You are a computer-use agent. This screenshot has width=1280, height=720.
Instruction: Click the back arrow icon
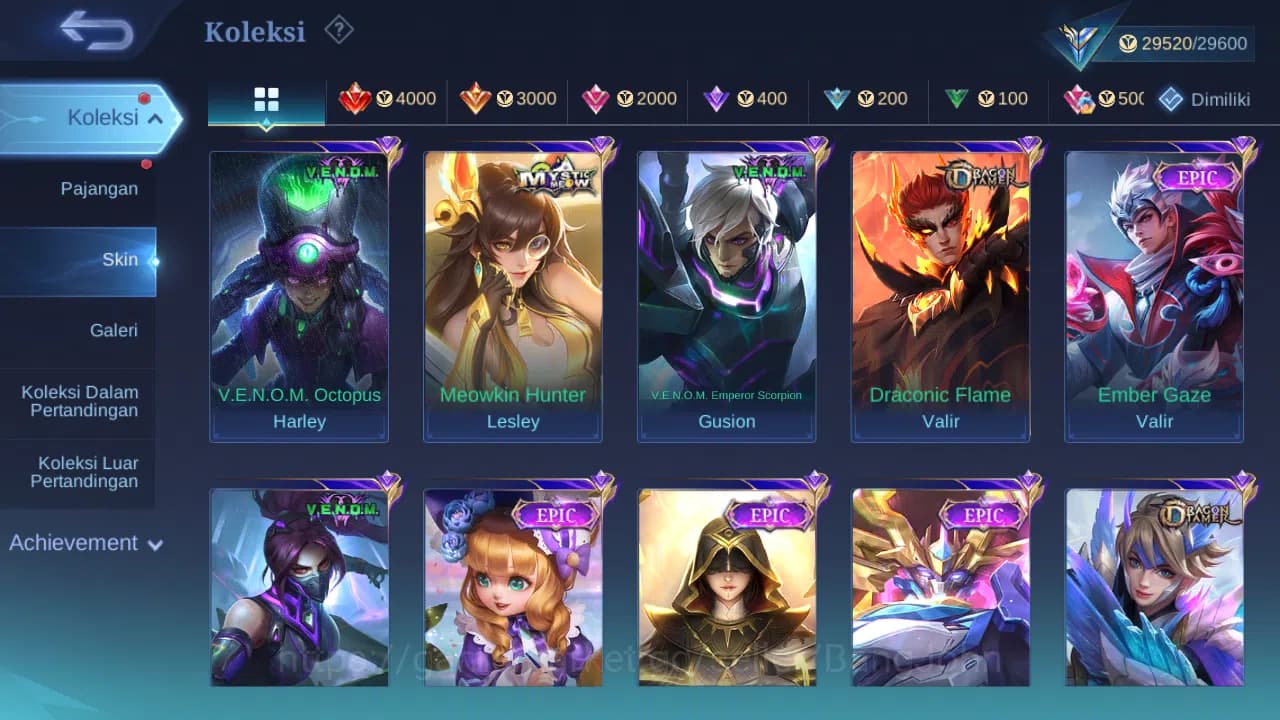coord(88,30)
